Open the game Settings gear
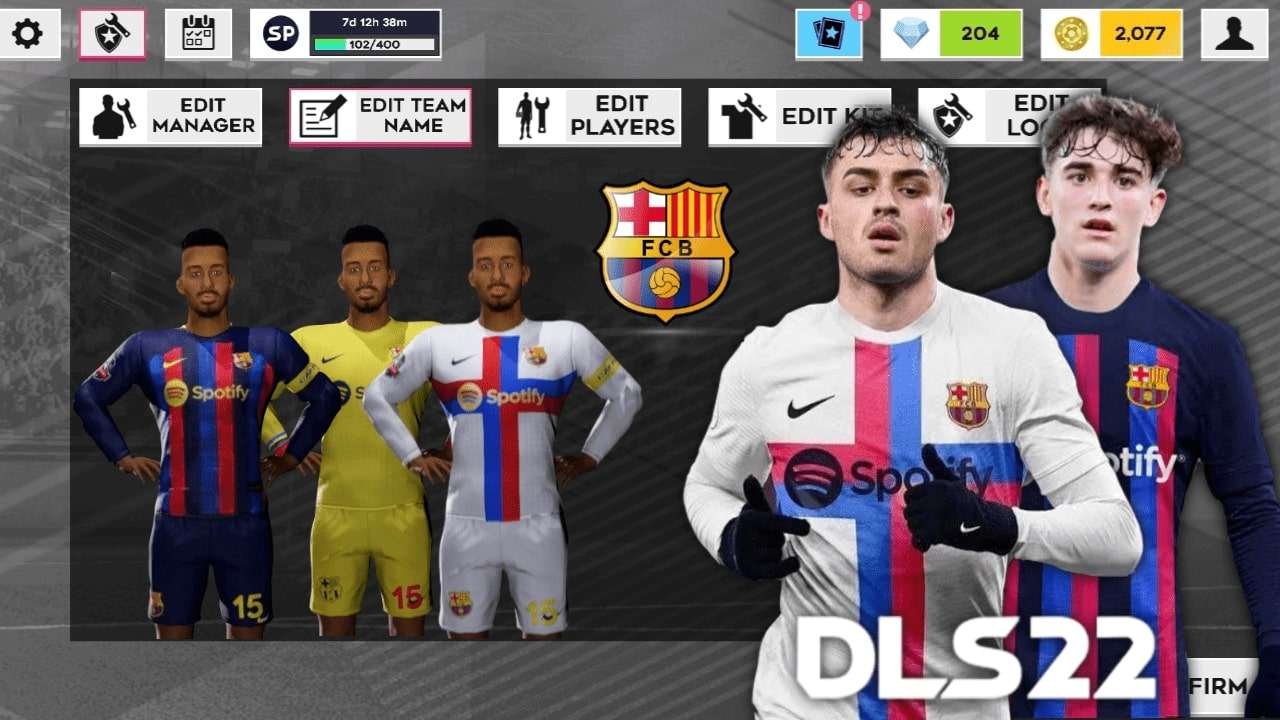The image size is (1280, 720). pyautogui.click(x=30, y=33)
